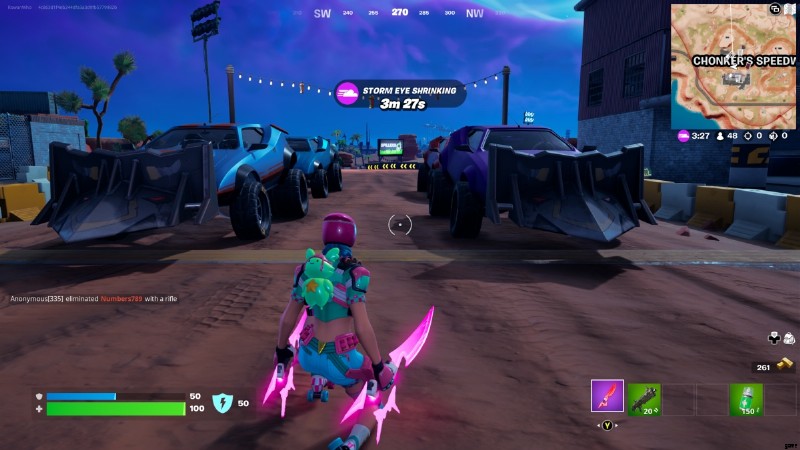The image size is (800, 450).
Task: Open the backpack inventory icon
Action: [789, 340]
